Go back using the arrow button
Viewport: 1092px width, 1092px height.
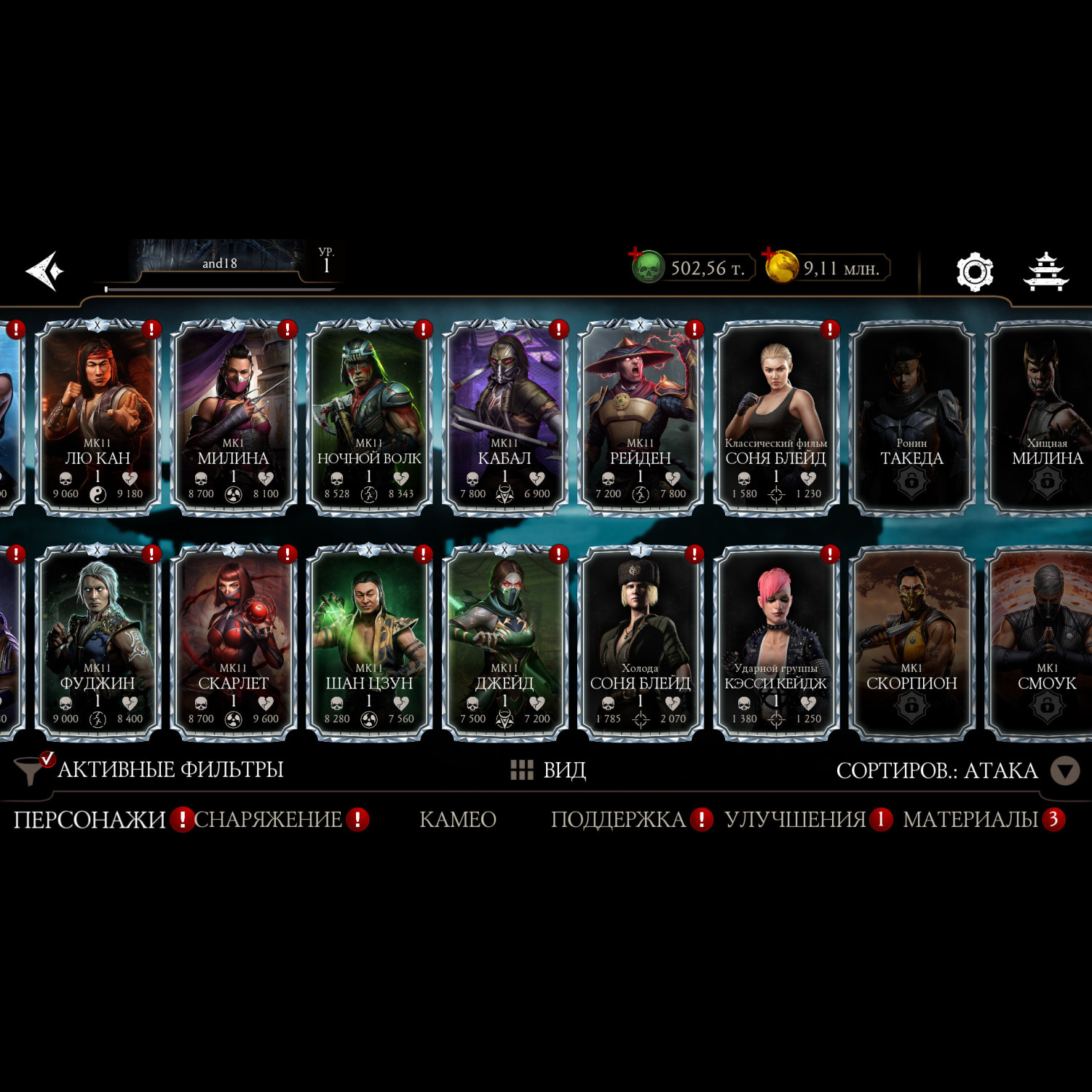45,271
